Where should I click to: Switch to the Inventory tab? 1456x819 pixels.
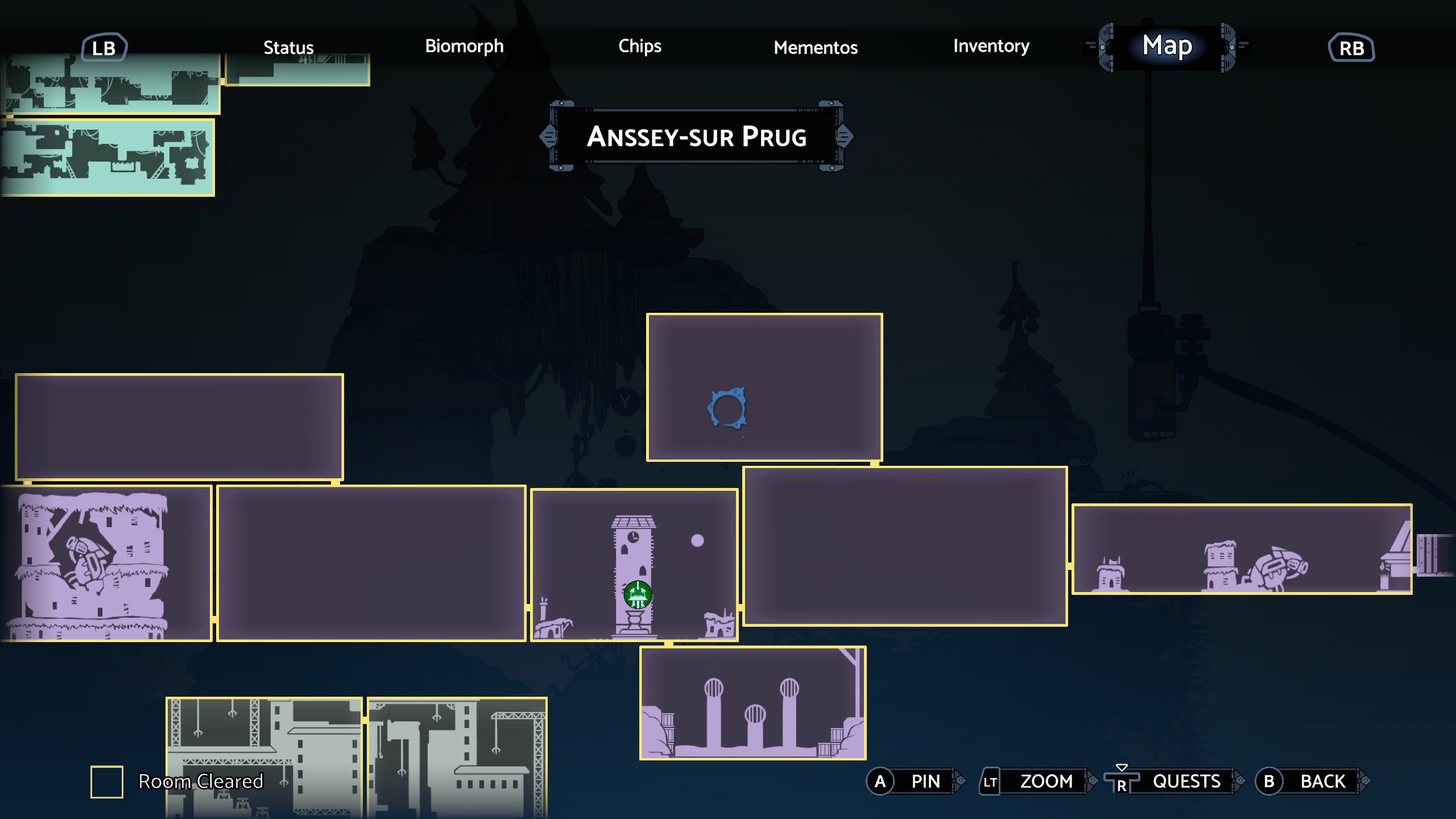click(x=991, y=47)
